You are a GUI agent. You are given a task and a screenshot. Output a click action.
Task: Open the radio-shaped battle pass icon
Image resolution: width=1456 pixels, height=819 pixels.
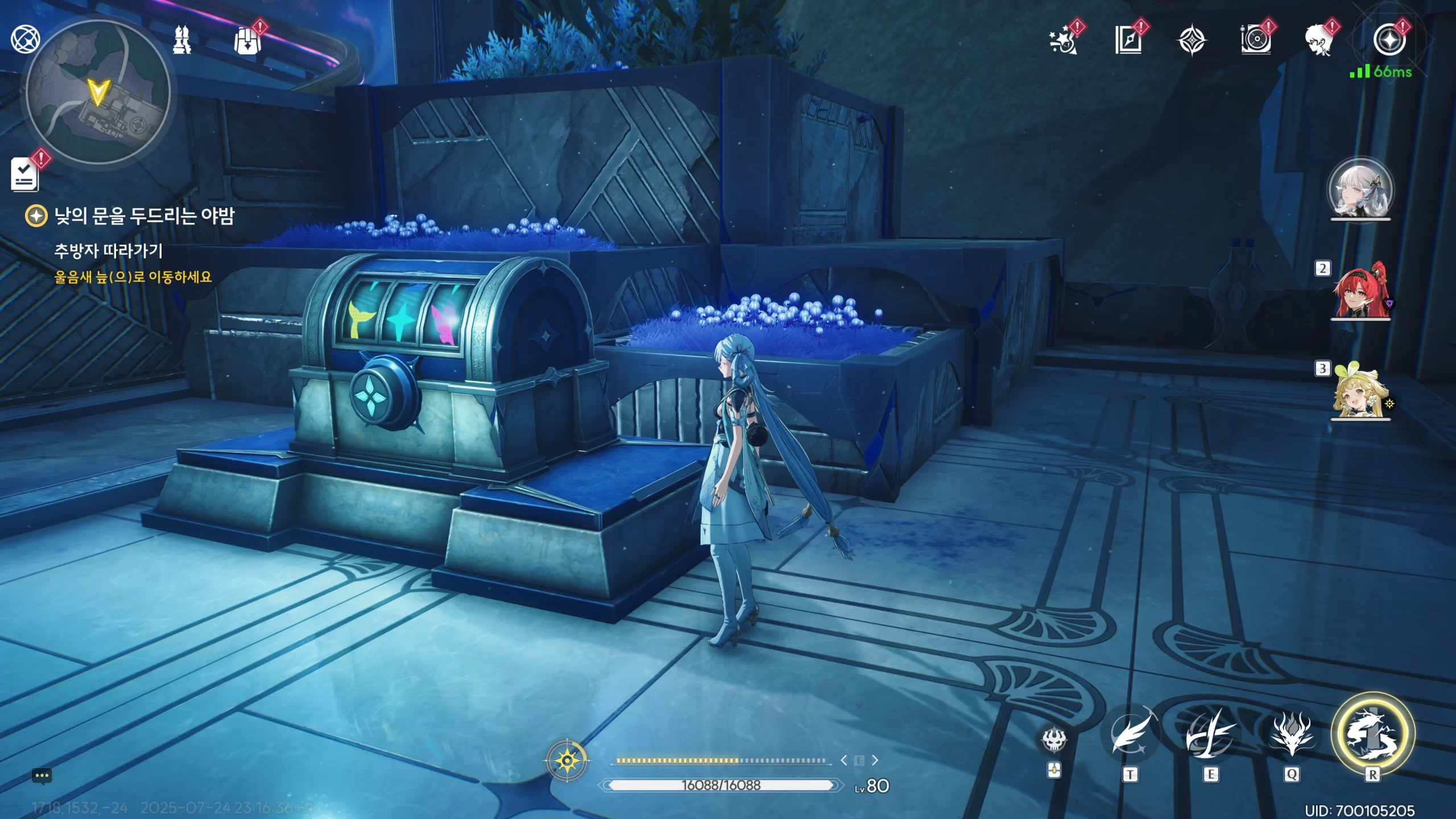(1256, 41)
